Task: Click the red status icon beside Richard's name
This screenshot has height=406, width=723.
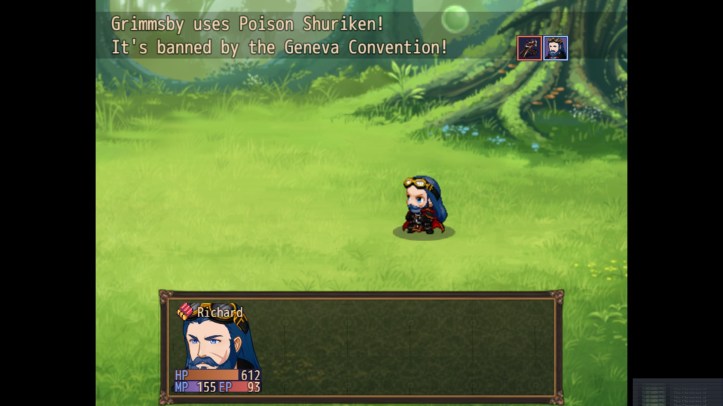Action: [186, 312]
